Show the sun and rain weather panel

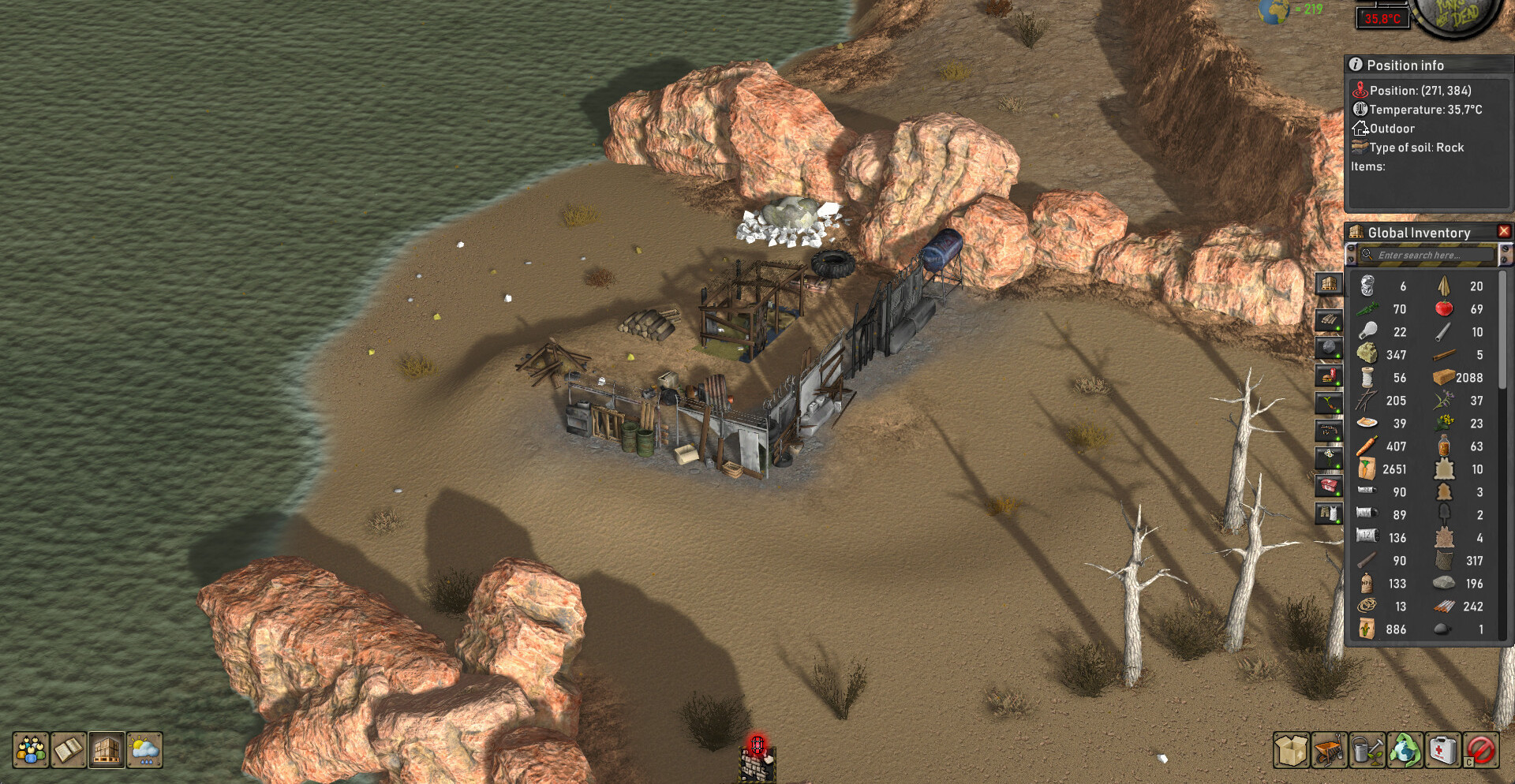[x=144, y=750]
